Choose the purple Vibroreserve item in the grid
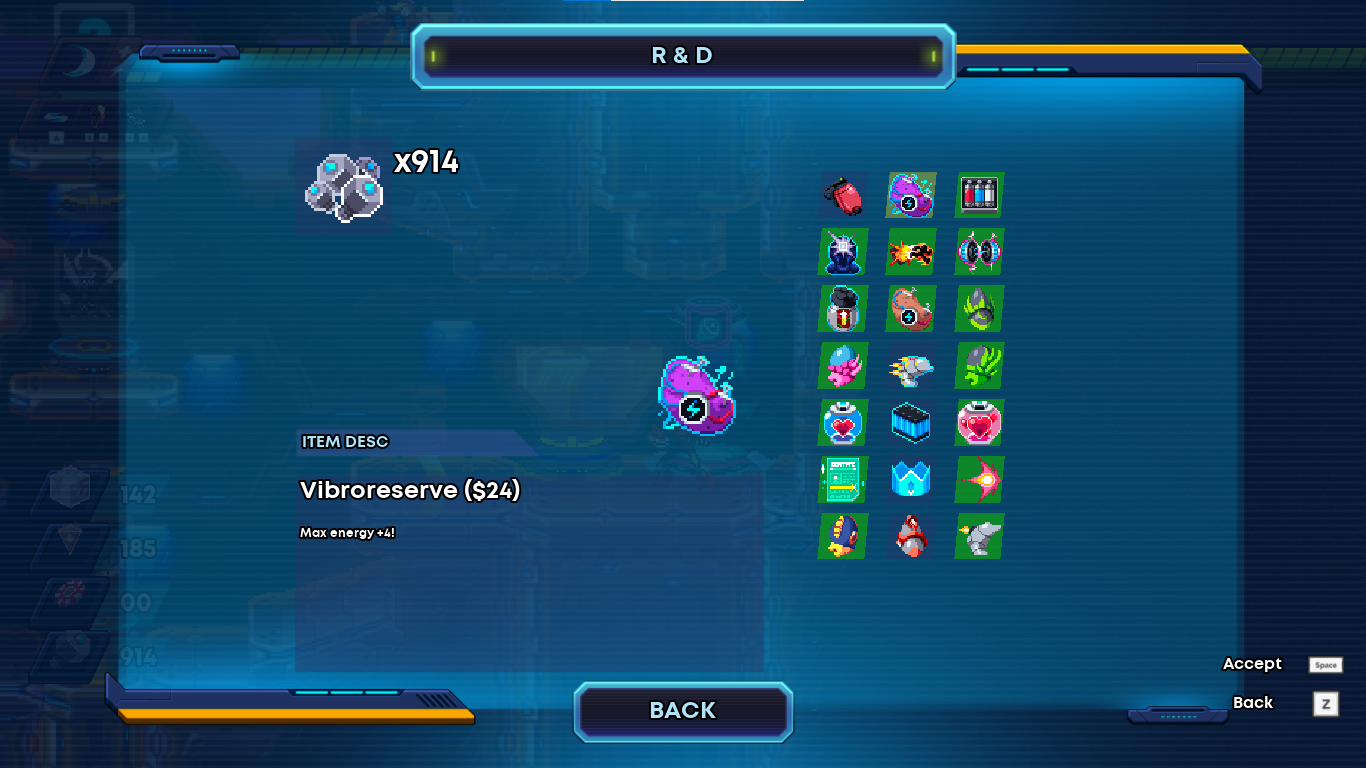 point(911,195)
